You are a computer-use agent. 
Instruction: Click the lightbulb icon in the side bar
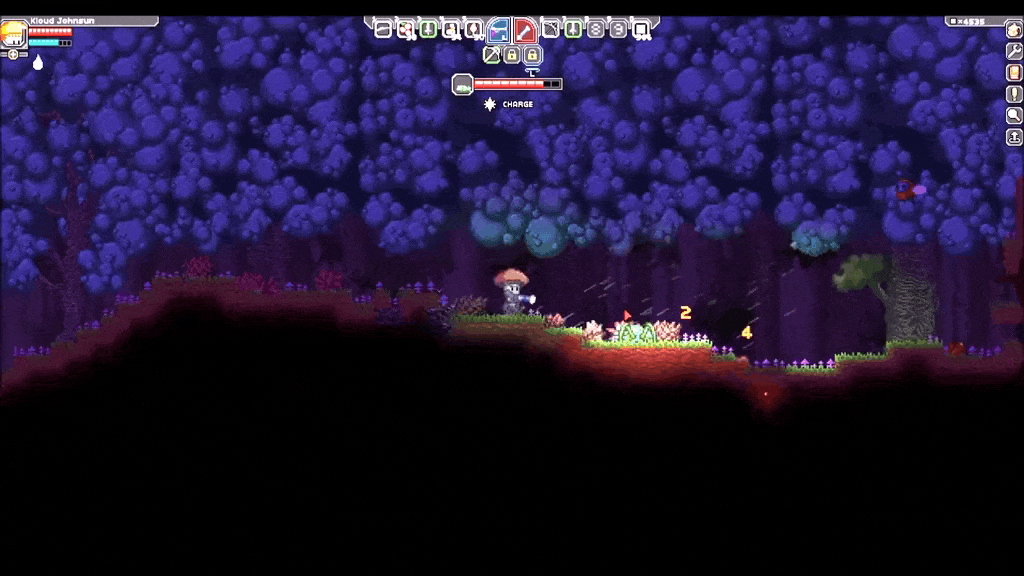(x=1014, y=94)
